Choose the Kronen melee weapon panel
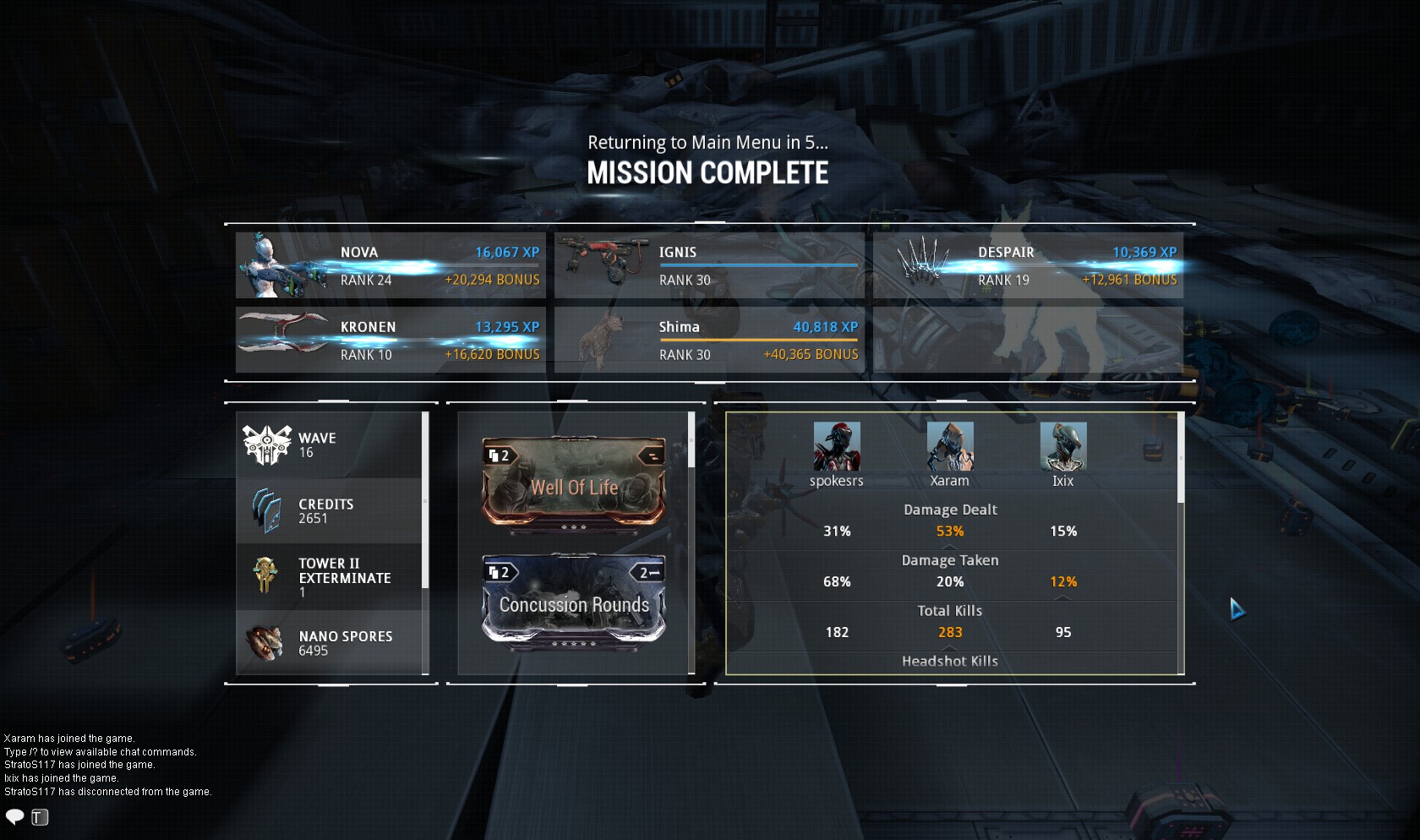 pos(390,340)
